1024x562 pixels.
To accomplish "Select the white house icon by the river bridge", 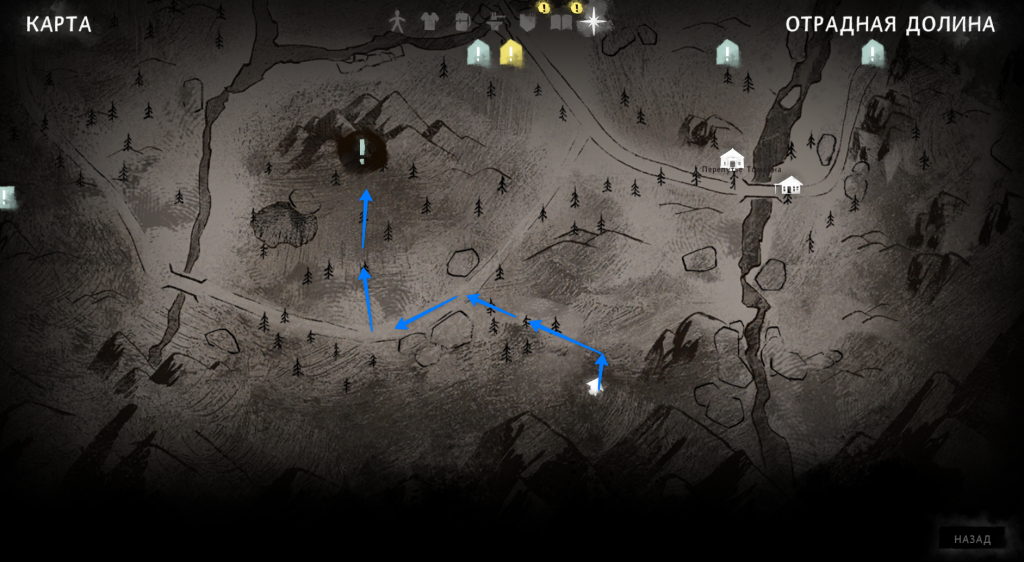I will click(x=790, y=185).
